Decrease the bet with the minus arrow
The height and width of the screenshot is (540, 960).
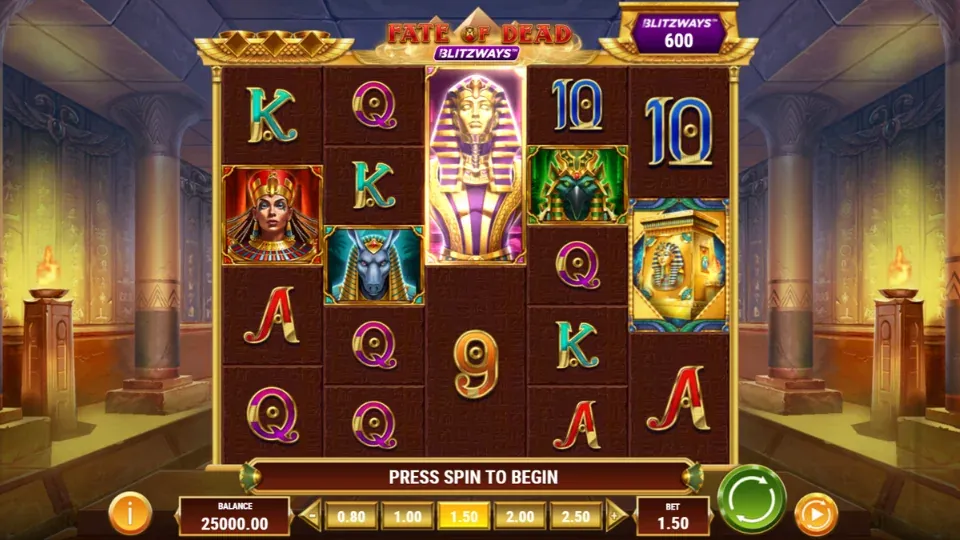coord(311,515)
